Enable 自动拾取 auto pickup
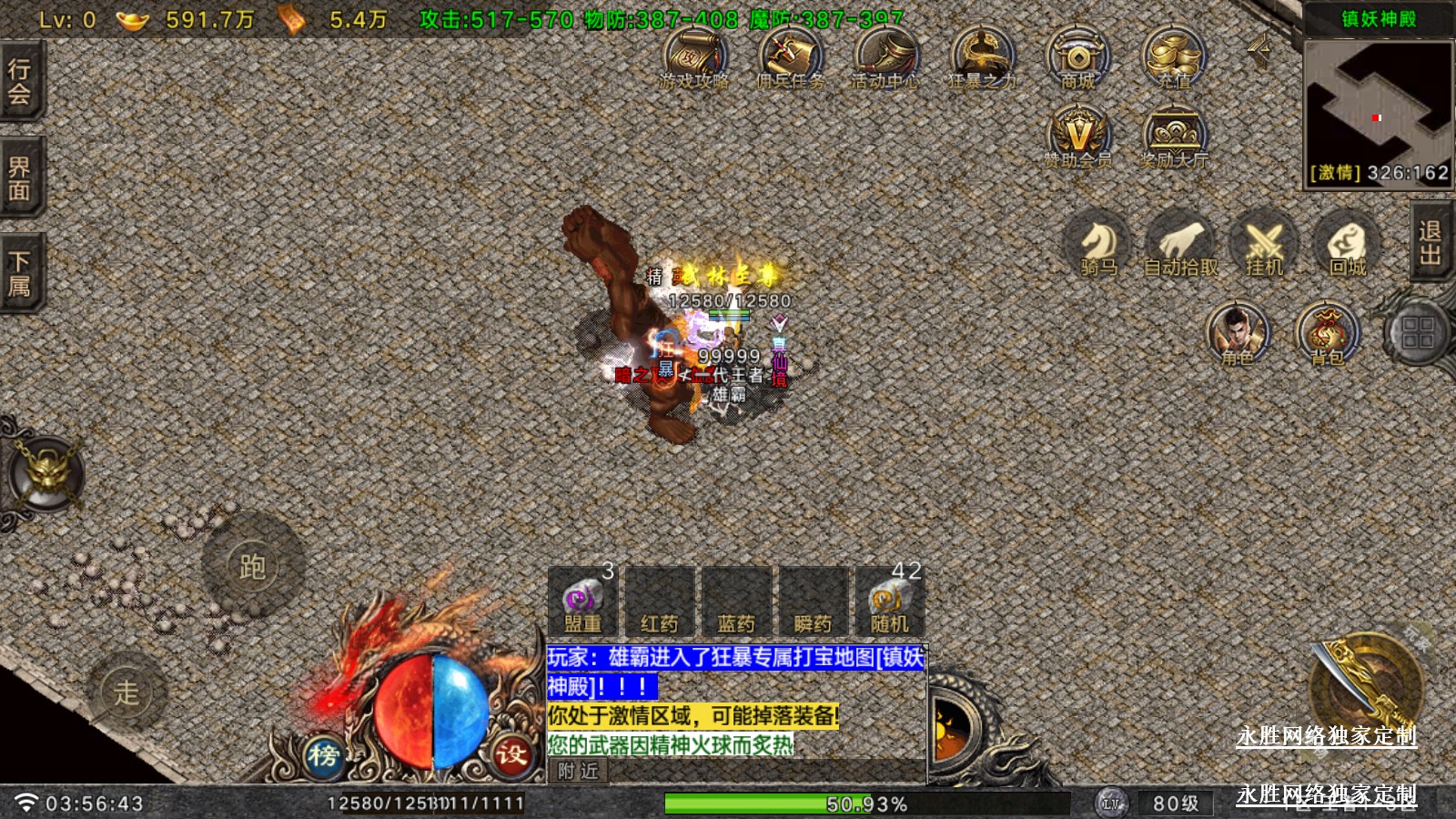This screenshot has height=819, width=1456. pos(1180,244)
